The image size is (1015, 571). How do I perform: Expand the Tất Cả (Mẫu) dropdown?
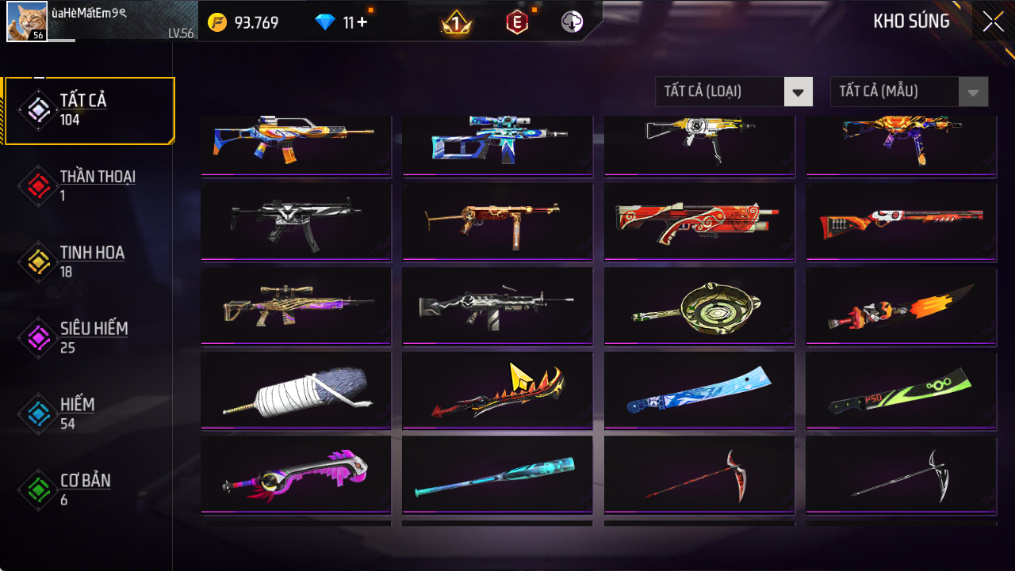pyautogui.click(x=908, y=92)
